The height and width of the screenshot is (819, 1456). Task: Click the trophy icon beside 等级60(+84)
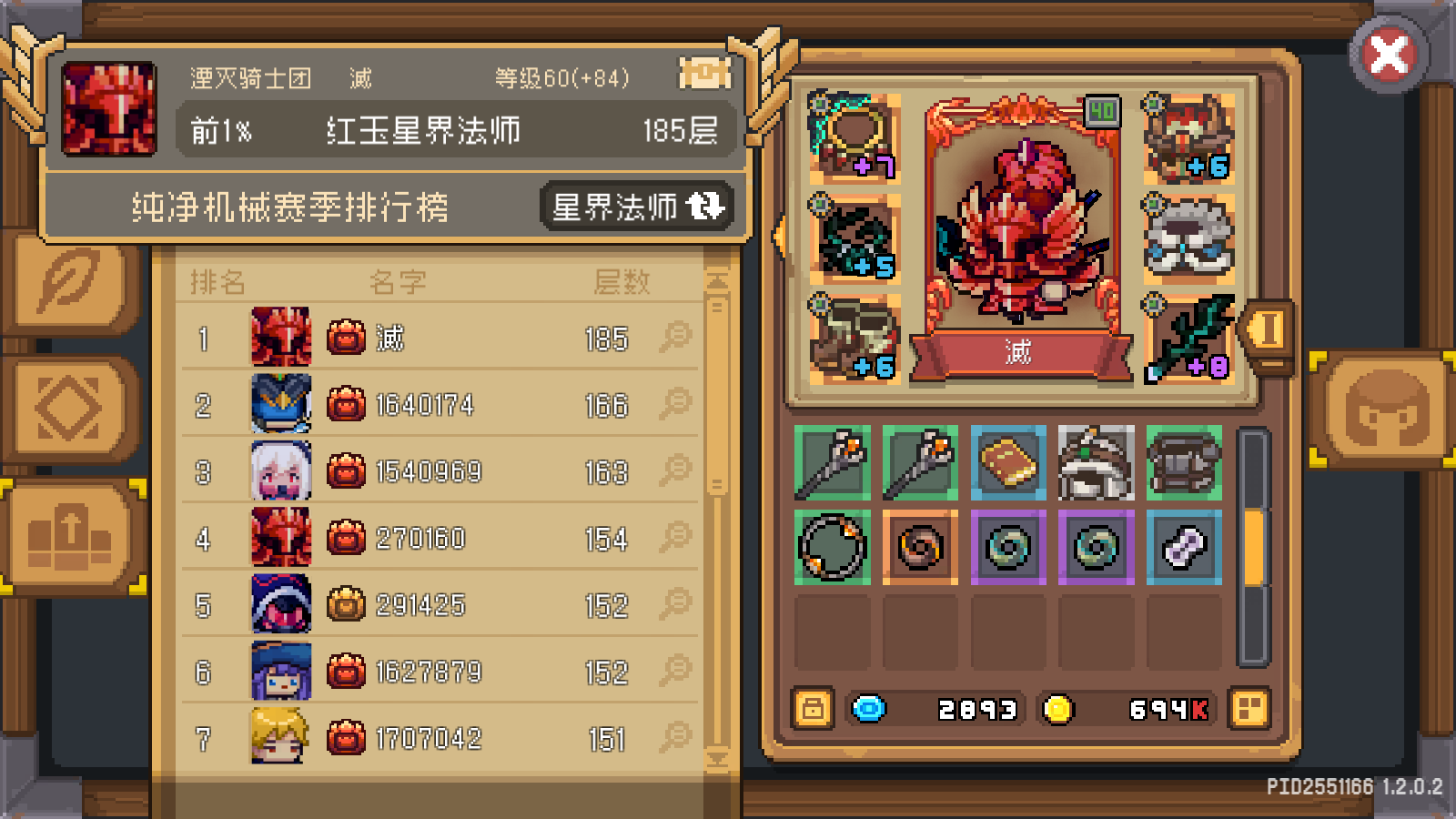tap(704, 73)
